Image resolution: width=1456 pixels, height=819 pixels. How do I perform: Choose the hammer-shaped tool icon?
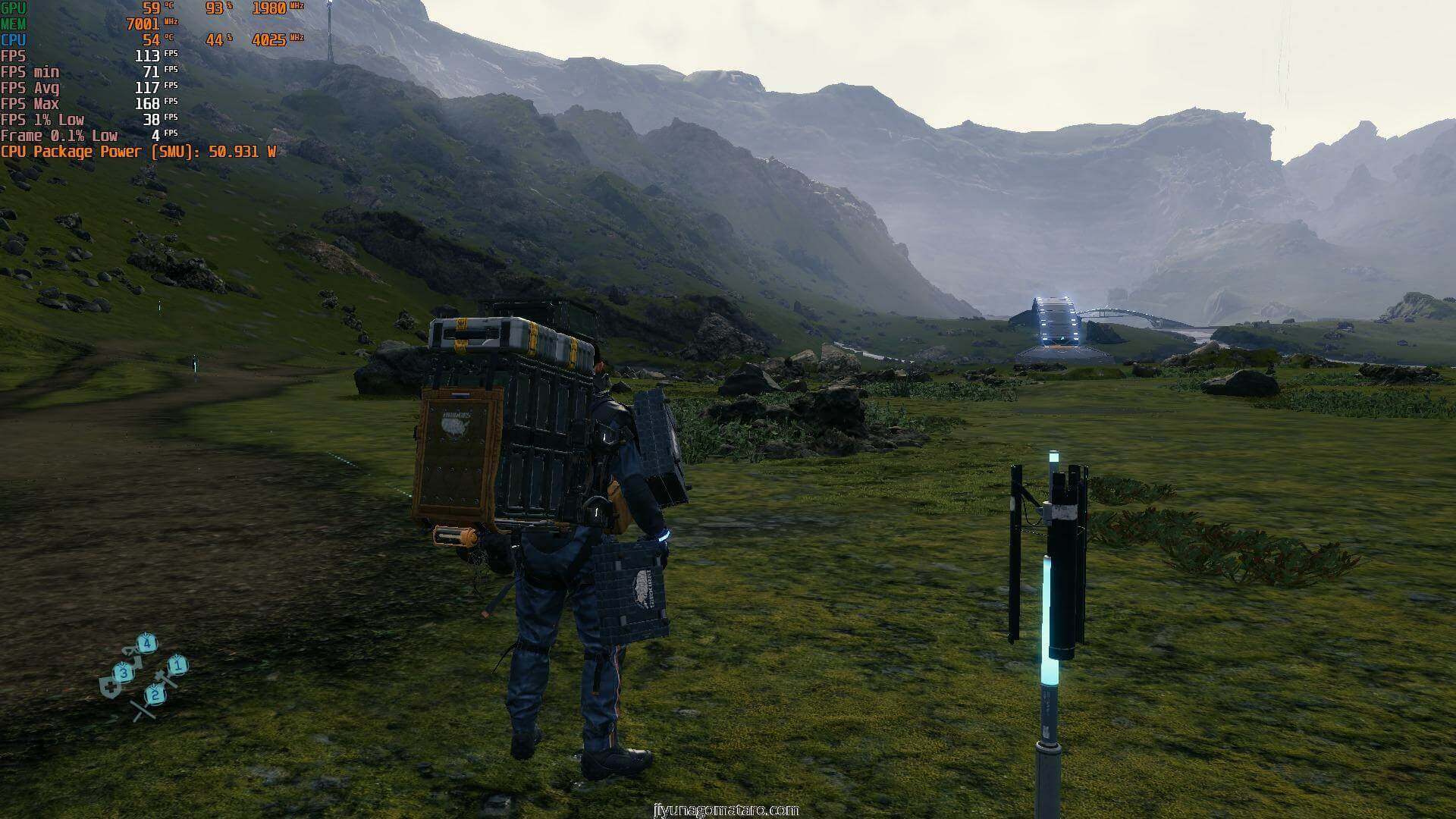(x=164, y=677)
